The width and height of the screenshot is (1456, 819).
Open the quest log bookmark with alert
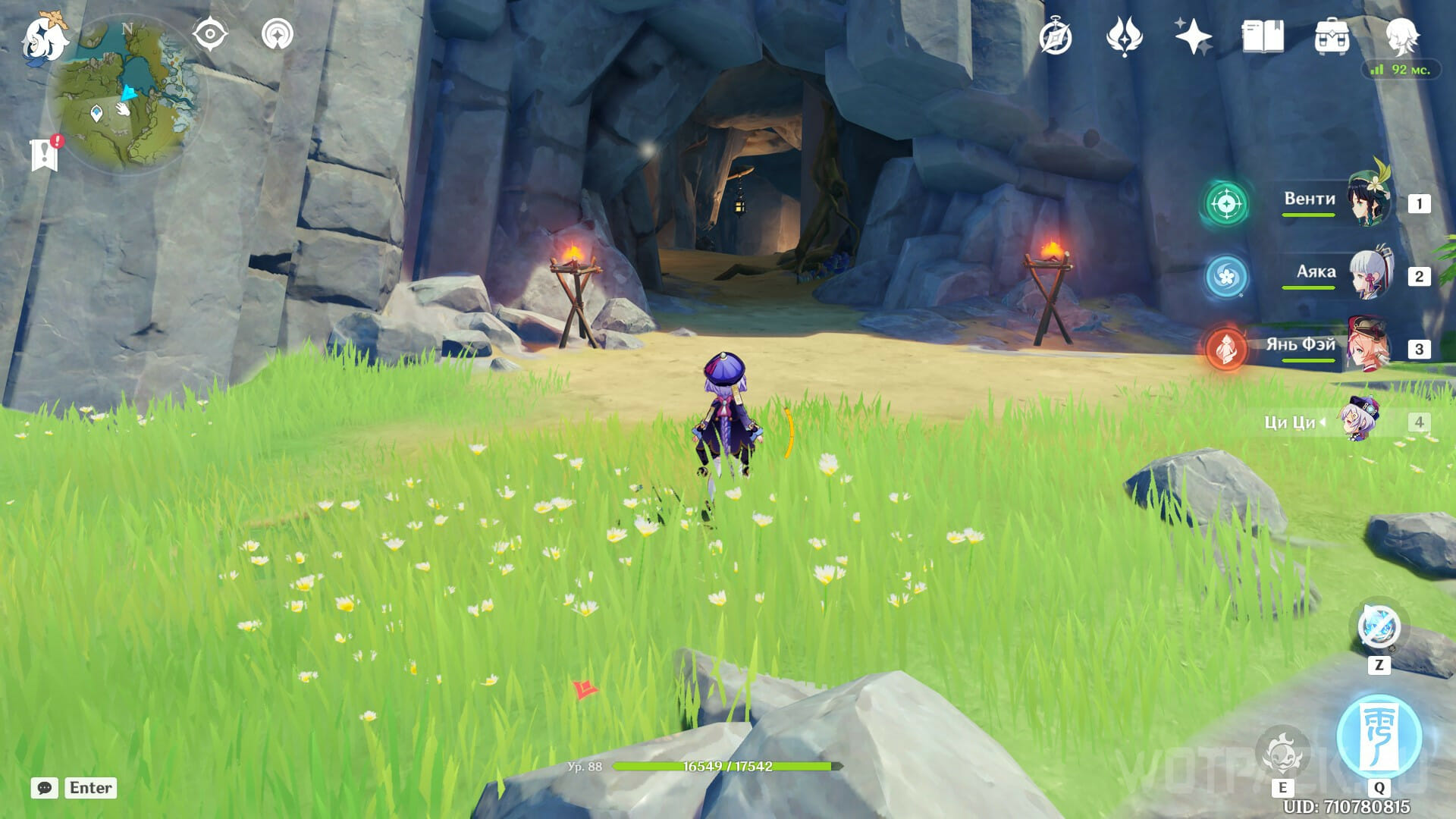[x=45, y=155]
